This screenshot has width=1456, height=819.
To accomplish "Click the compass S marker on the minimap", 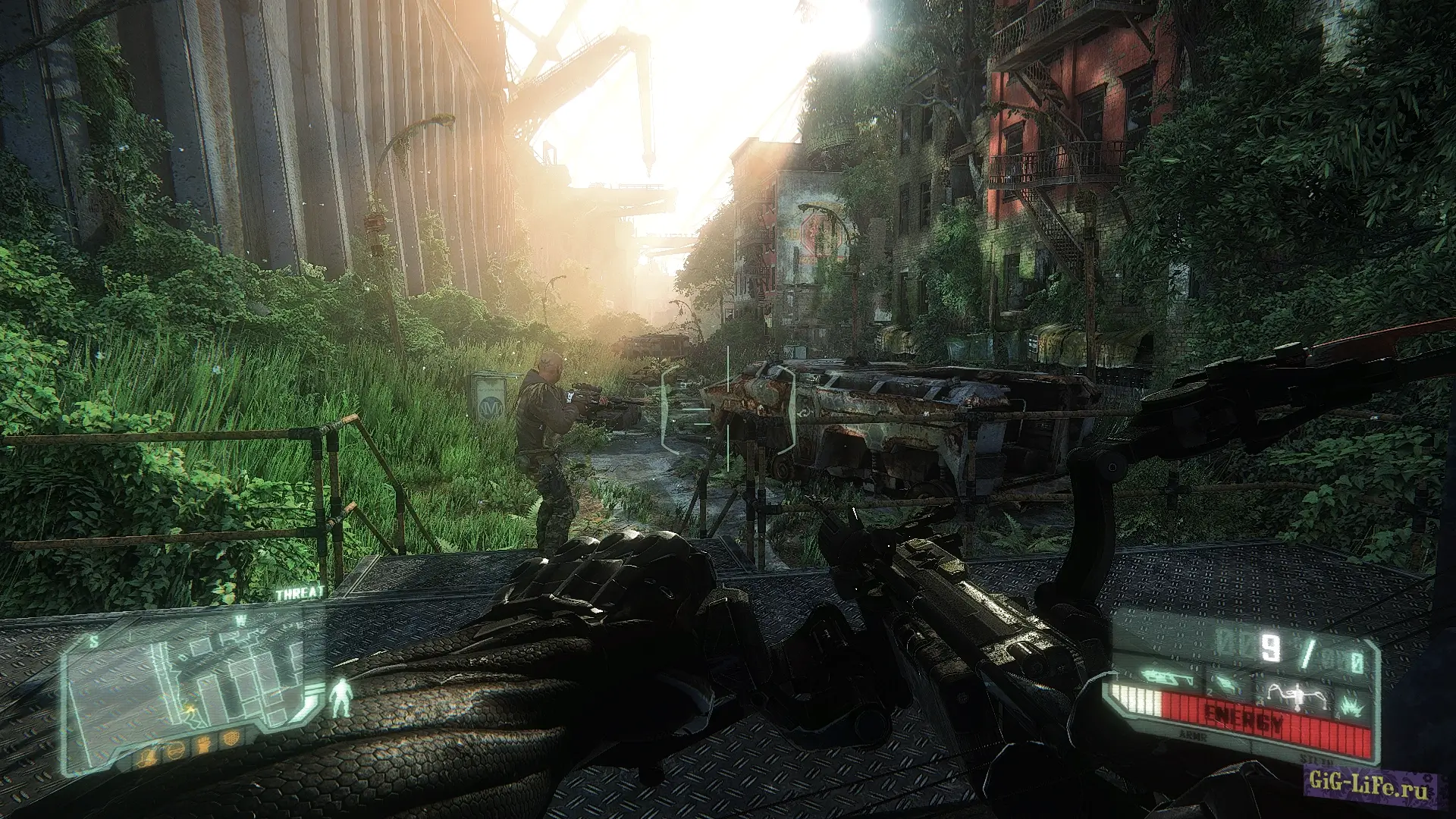I will click(93, 640).
